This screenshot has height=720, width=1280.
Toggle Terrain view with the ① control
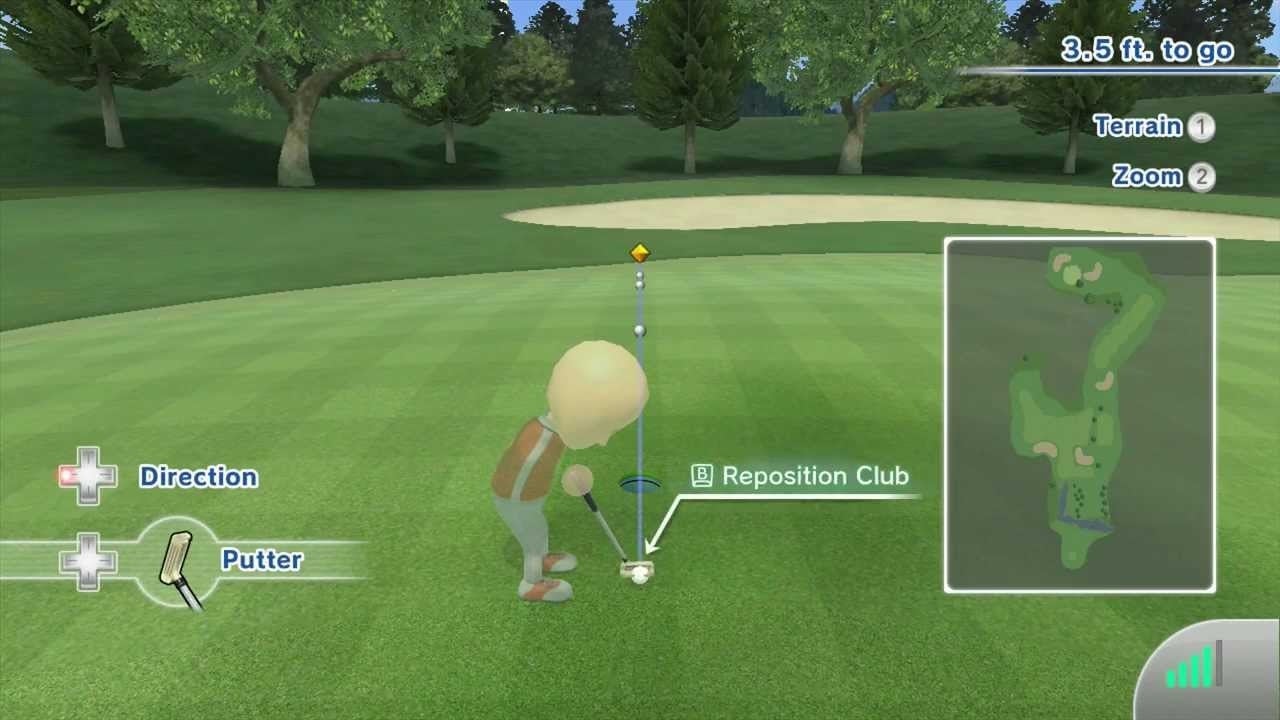click(1202, 128)
